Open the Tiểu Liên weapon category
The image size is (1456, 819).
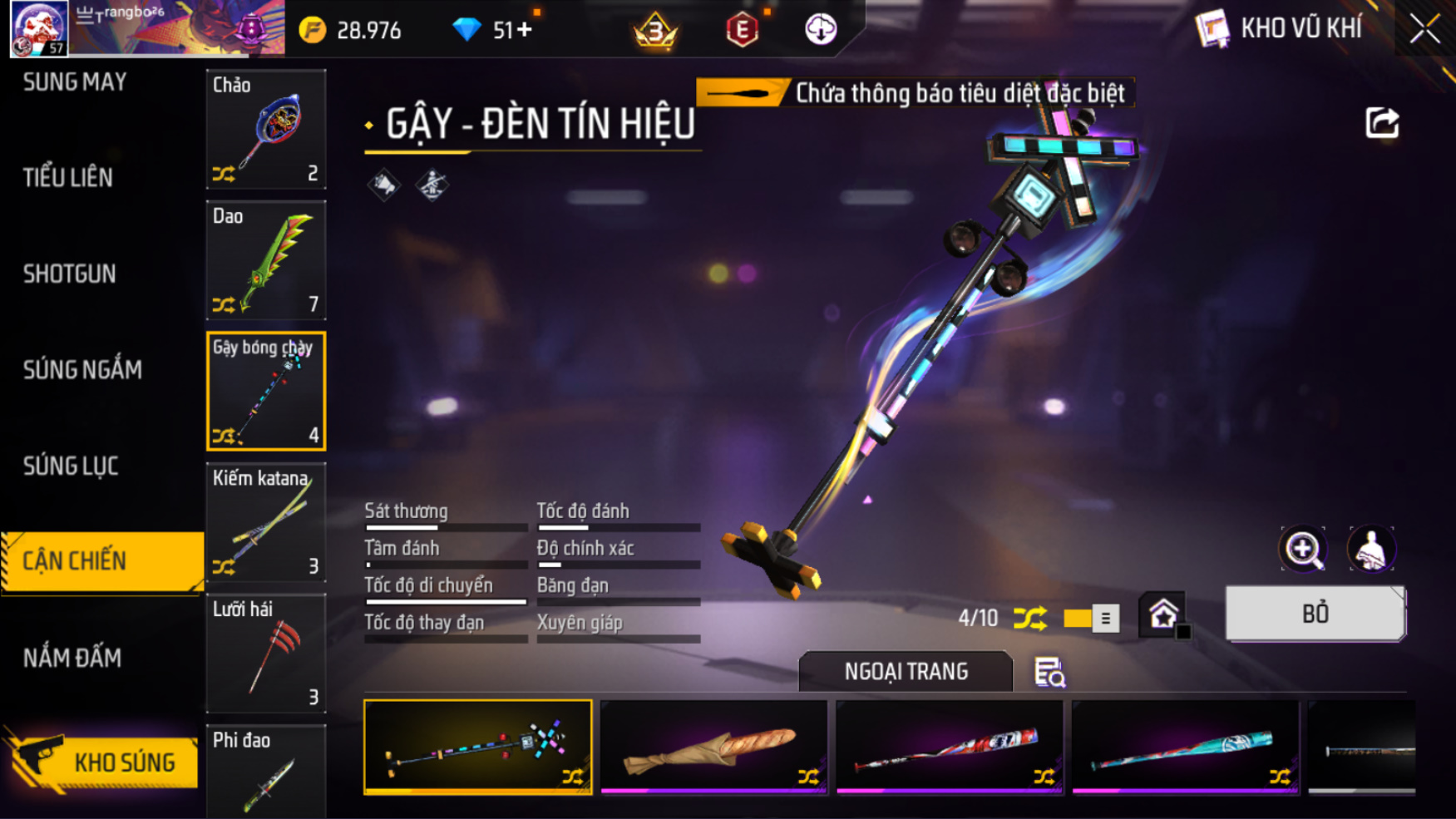(x=68, y=177)
